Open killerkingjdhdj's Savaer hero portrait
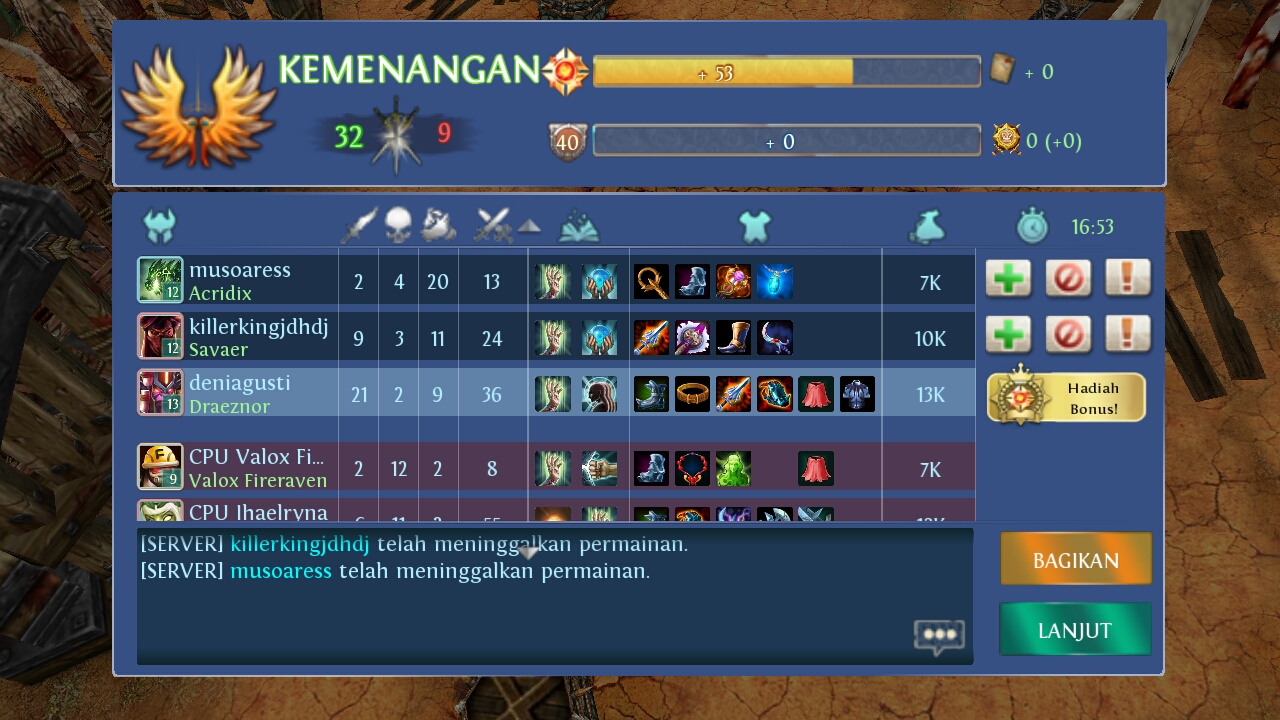The image size is (1280, 720). point(160,337)
